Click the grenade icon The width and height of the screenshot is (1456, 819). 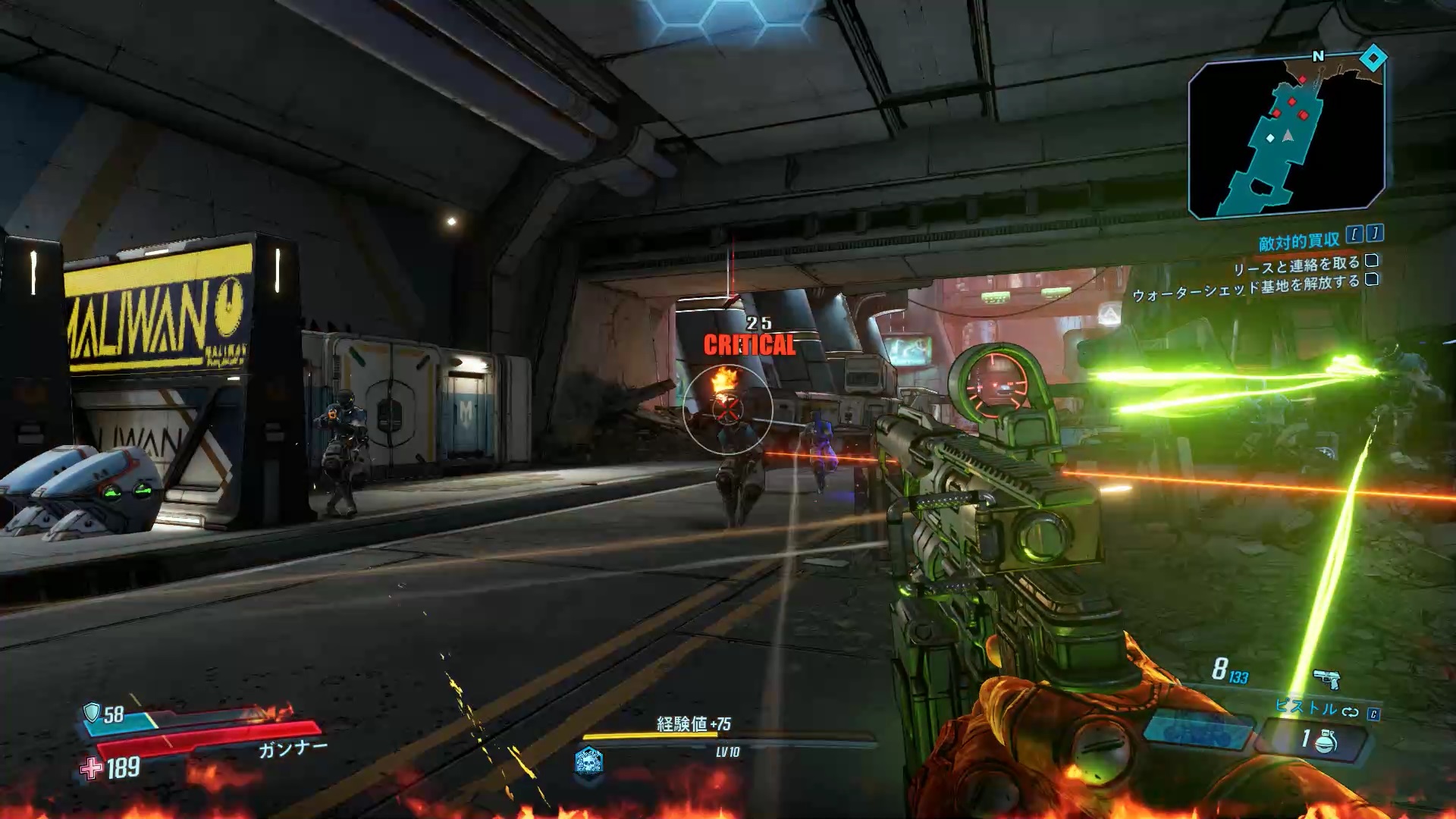[x=1326, y=741]
